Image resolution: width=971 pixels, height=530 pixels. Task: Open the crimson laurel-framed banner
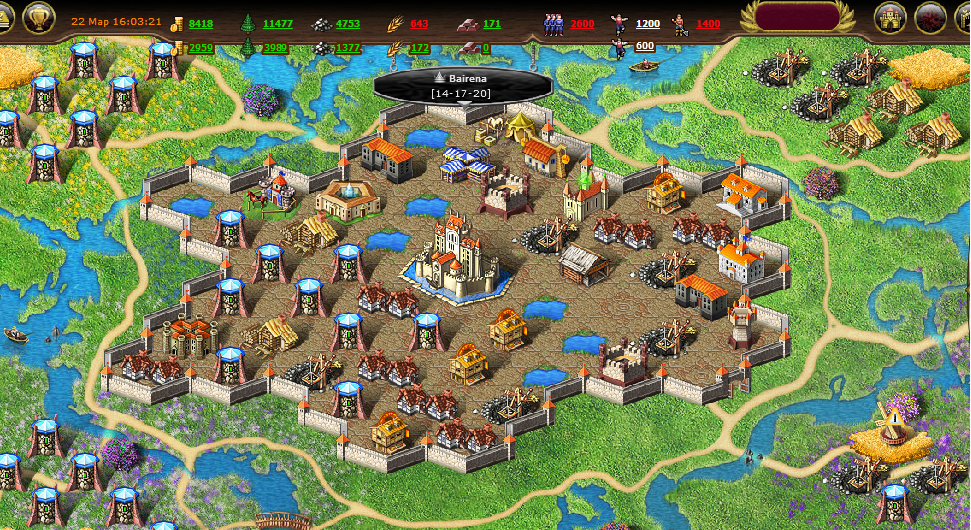pos(796,17)
